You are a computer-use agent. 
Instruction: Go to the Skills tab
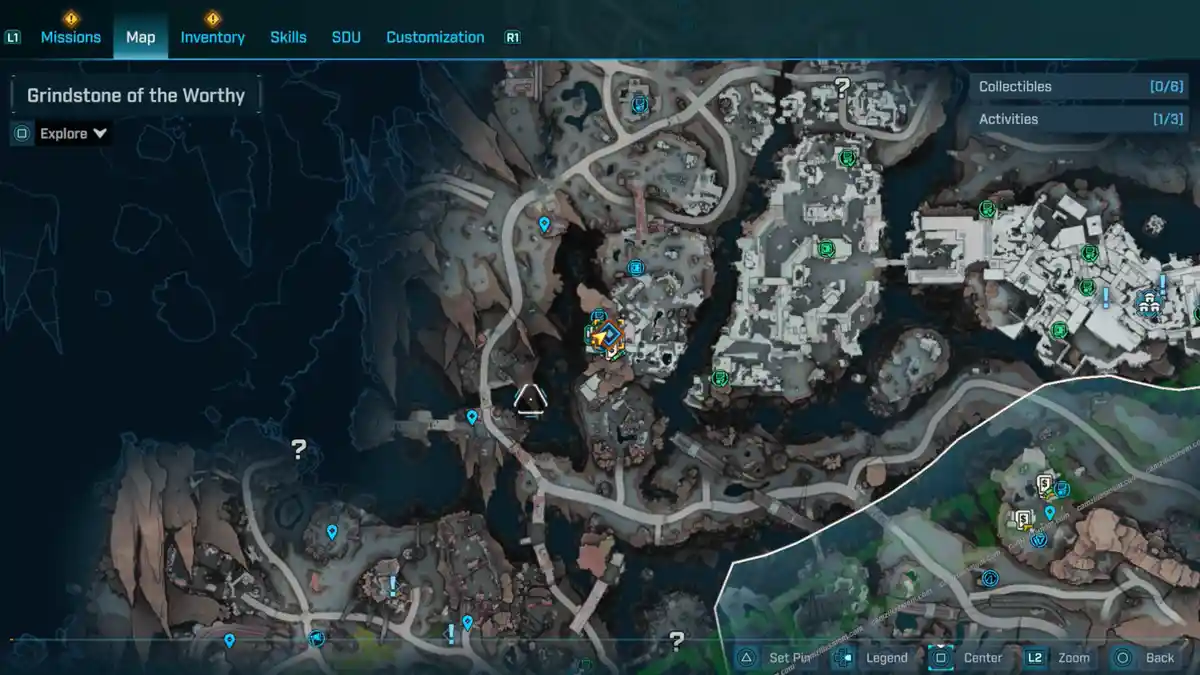tap(288, 37)
